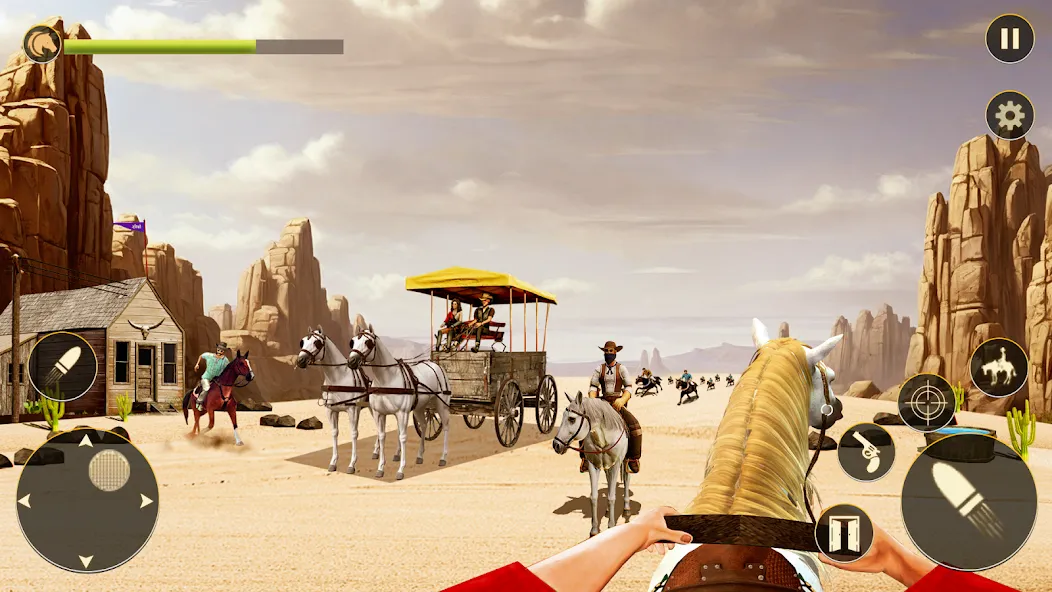Screen dimensions: 1052x592
Task: Tap the small bullet fire button above joystick
Action: tap(63, 367)
